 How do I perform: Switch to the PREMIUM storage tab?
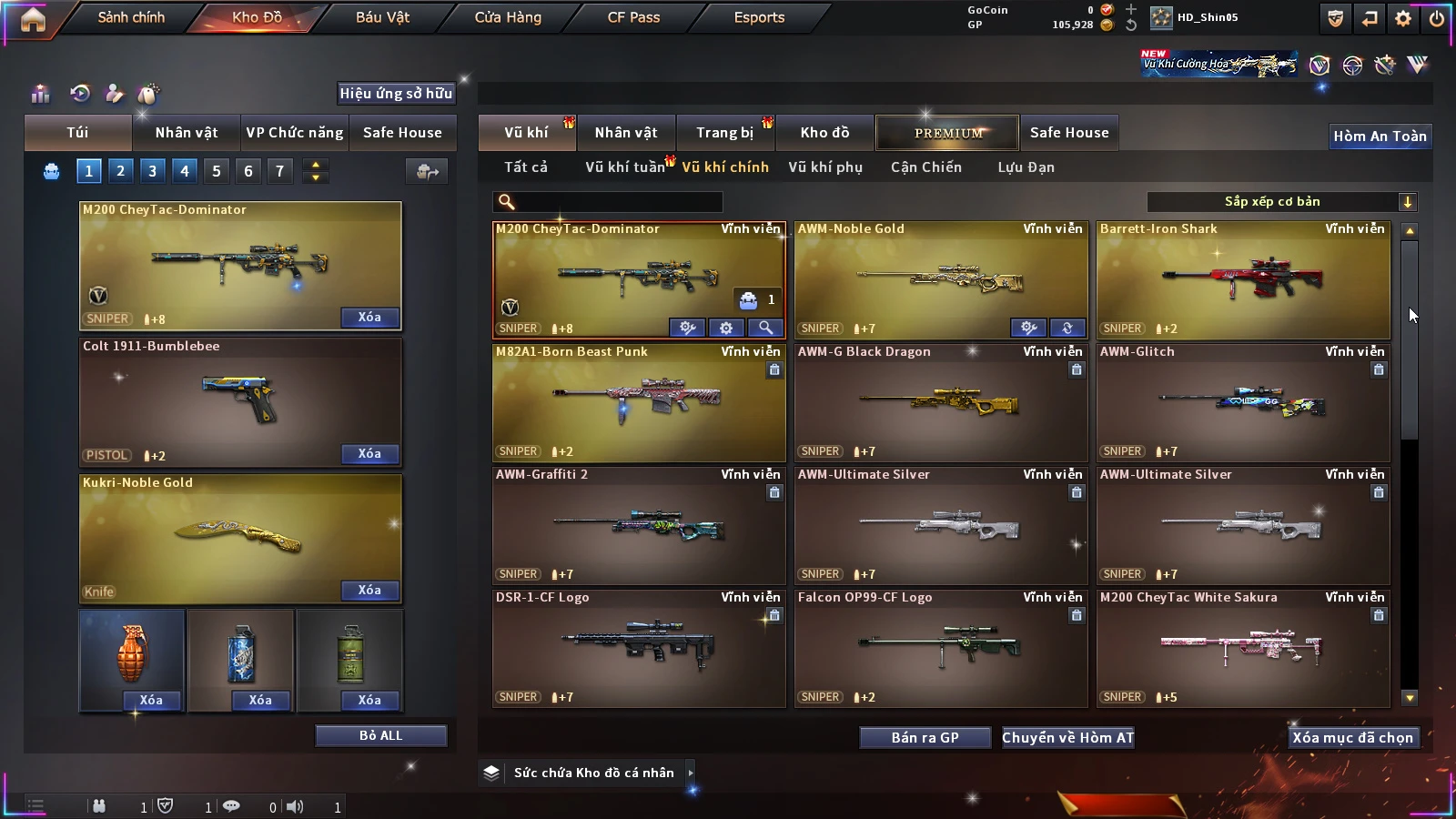(x=948, y=133)
